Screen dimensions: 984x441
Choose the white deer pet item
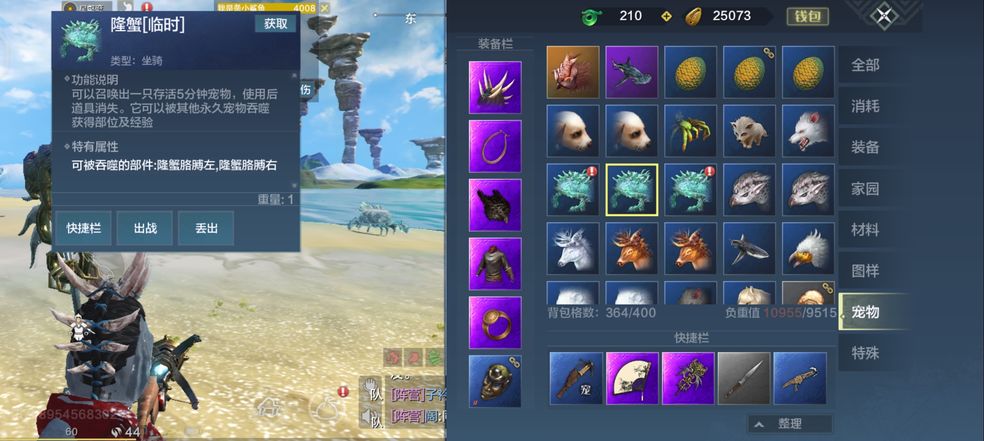573,248
